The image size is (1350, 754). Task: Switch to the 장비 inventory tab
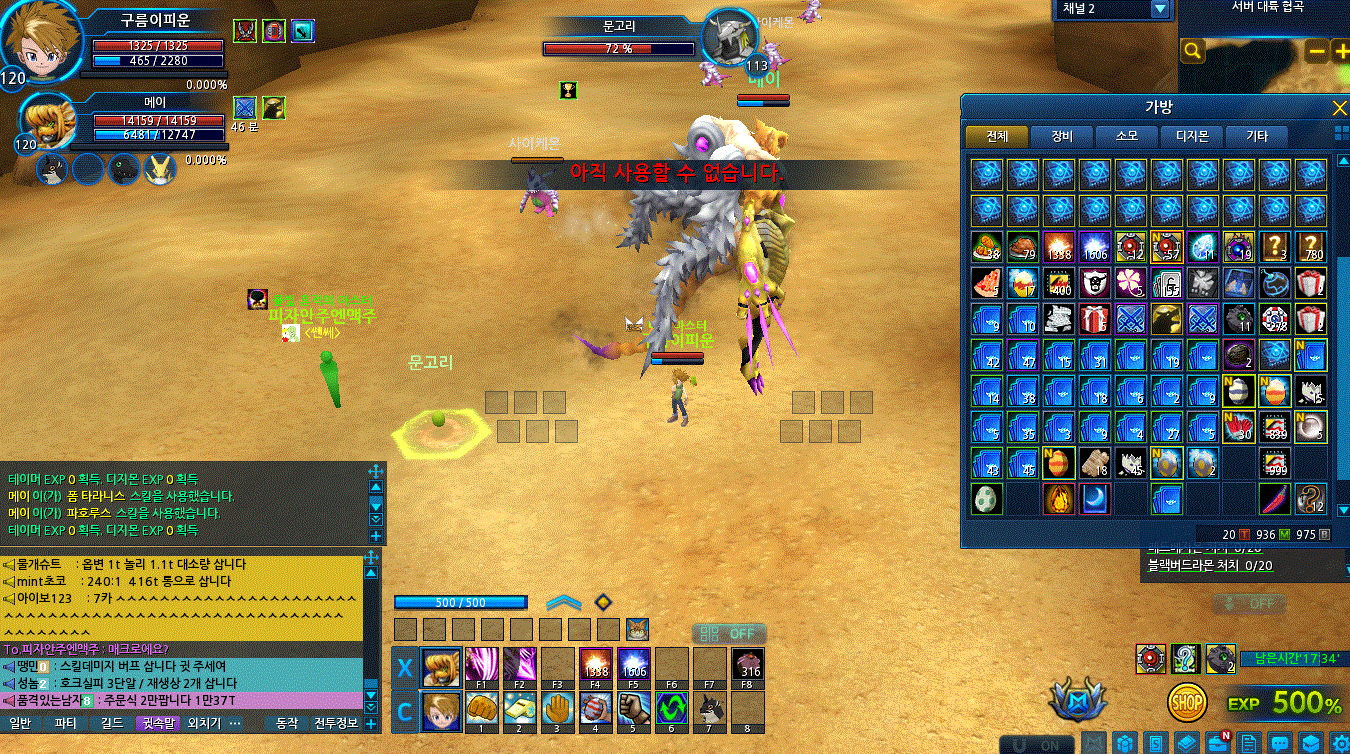click(1062, 136)
